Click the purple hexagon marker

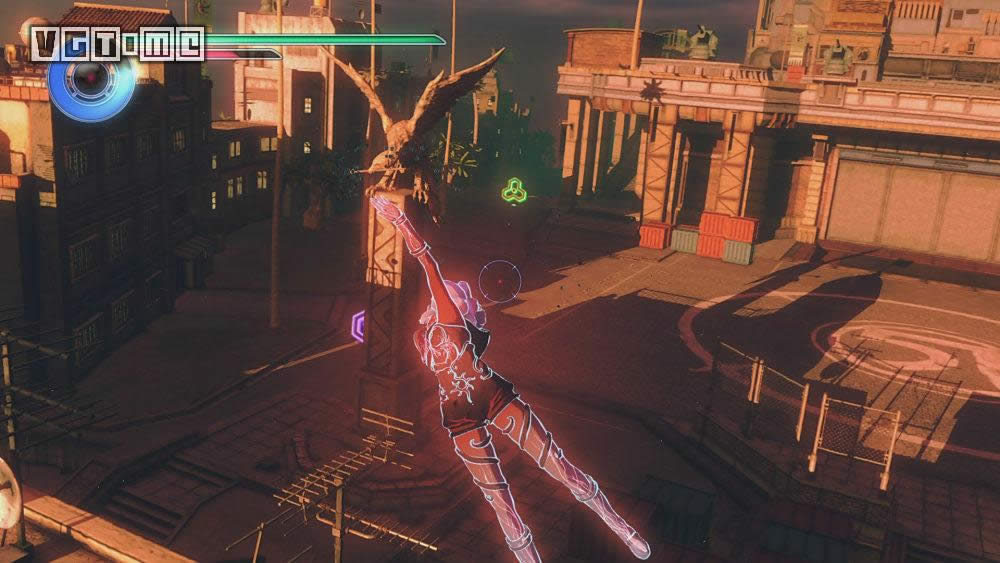click(x=358, y=326)
